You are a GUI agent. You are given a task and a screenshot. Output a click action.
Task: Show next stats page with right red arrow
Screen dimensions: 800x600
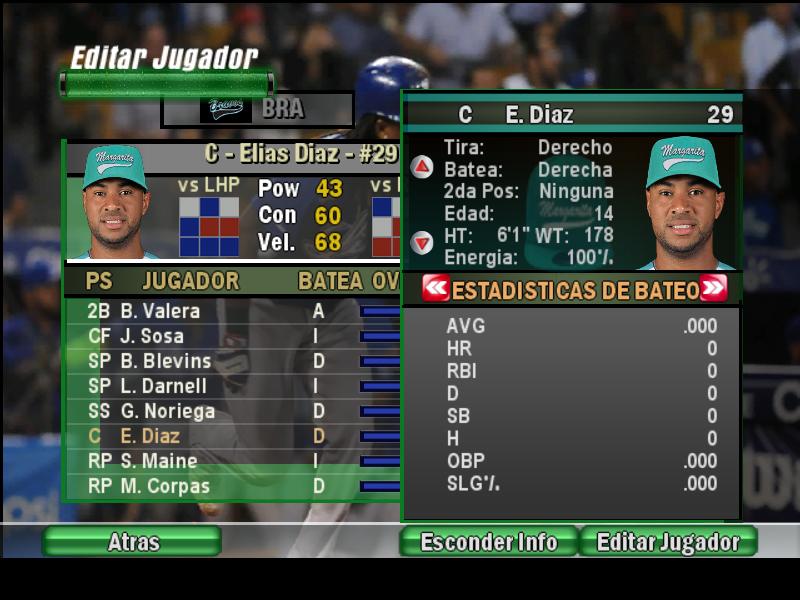click(713, 289)
